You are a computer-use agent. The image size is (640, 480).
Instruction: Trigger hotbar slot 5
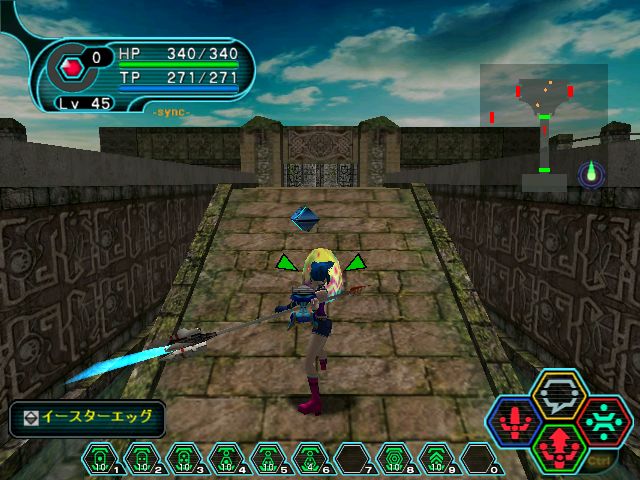click(269, 458)
